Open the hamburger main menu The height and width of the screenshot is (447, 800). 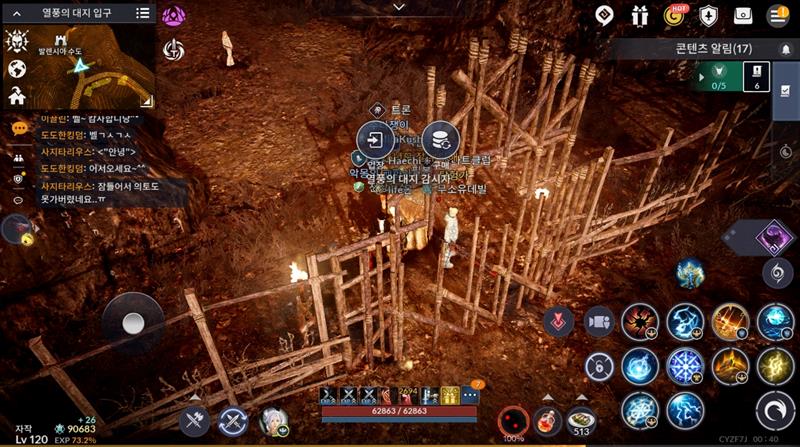778,15
